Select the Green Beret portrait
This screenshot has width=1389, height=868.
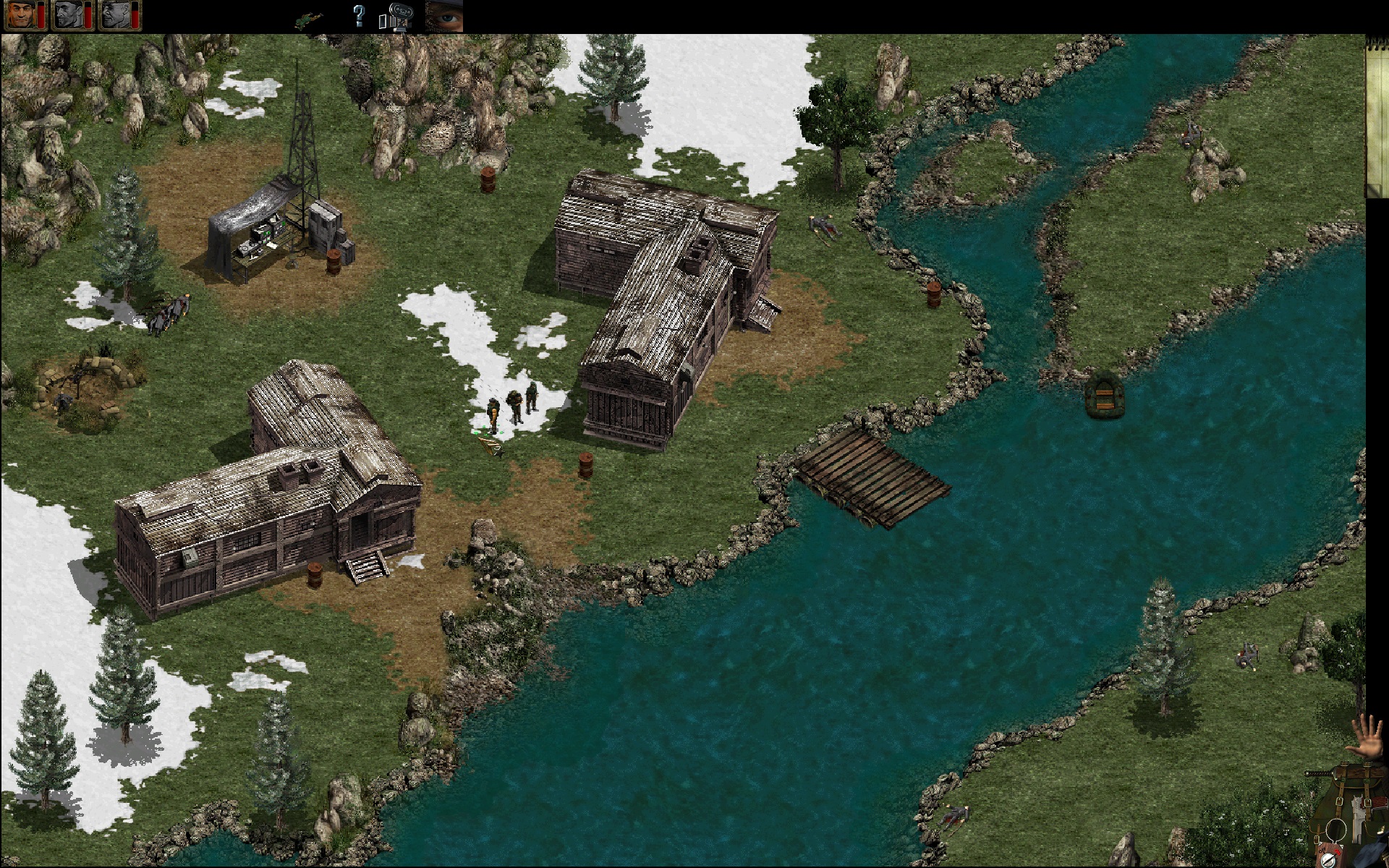(20, 16)
